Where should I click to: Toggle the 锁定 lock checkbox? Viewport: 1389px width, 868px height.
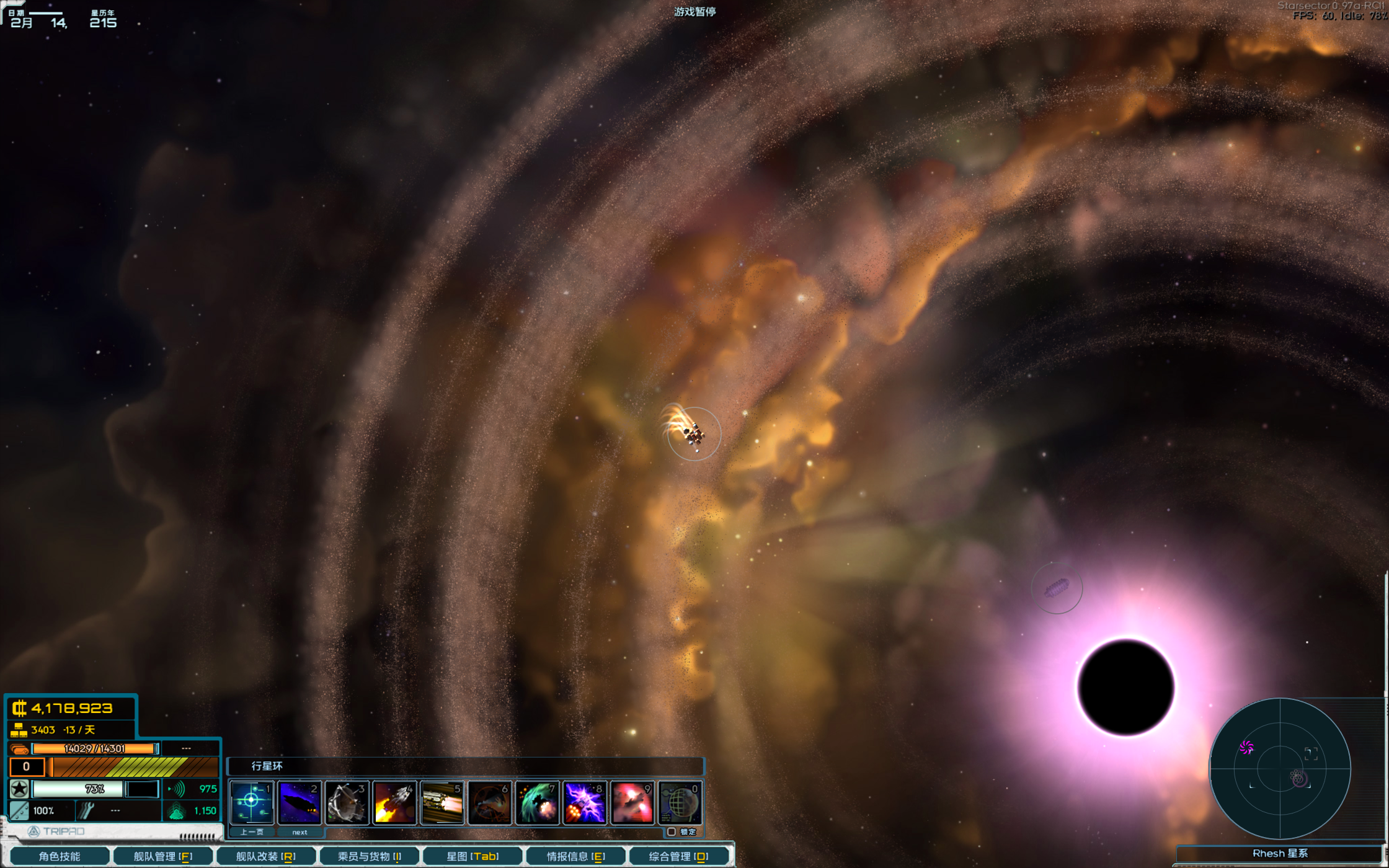[672, 832]
